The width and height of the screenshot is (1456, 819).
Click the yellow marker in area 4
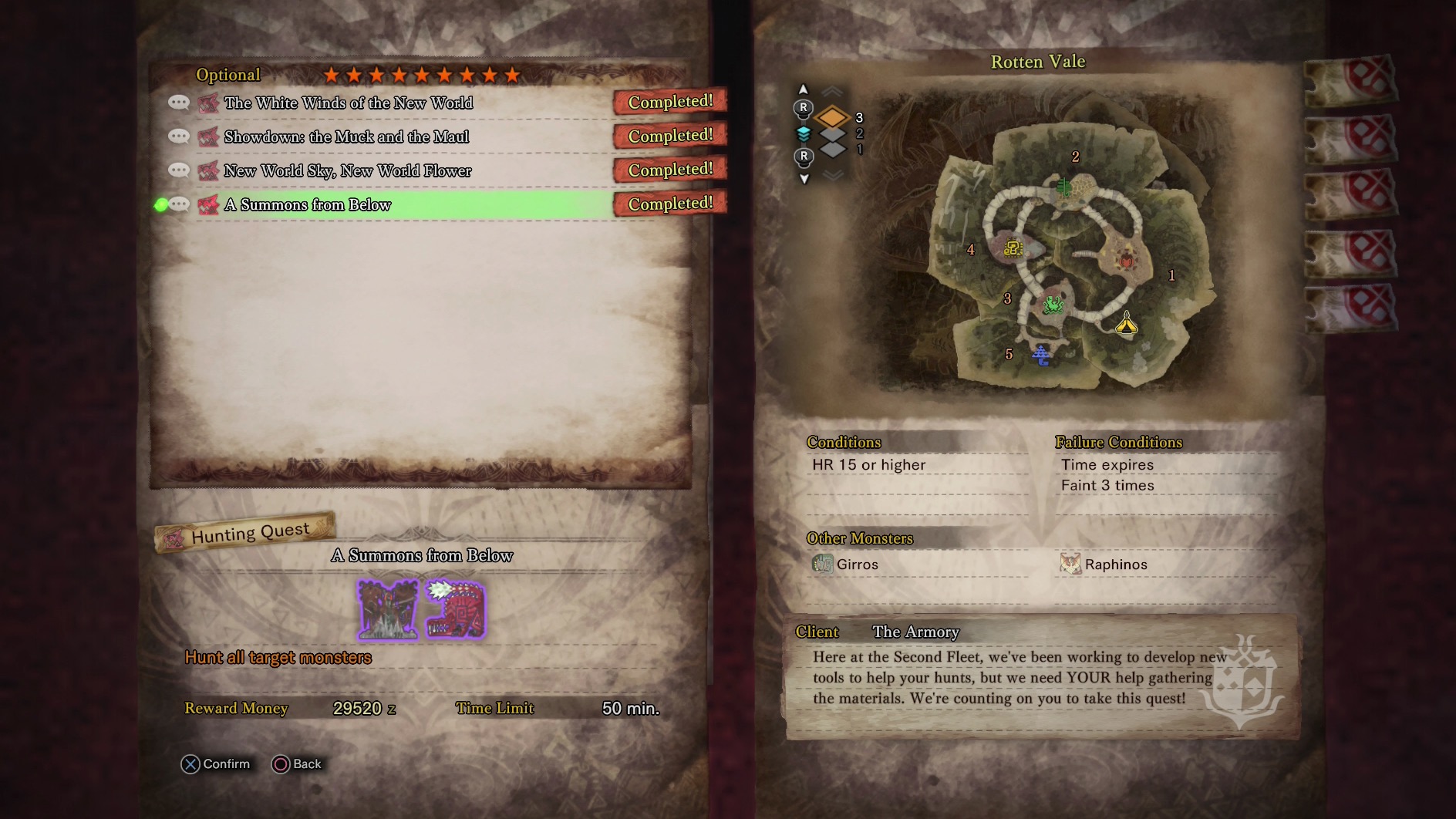(1013, 248)
